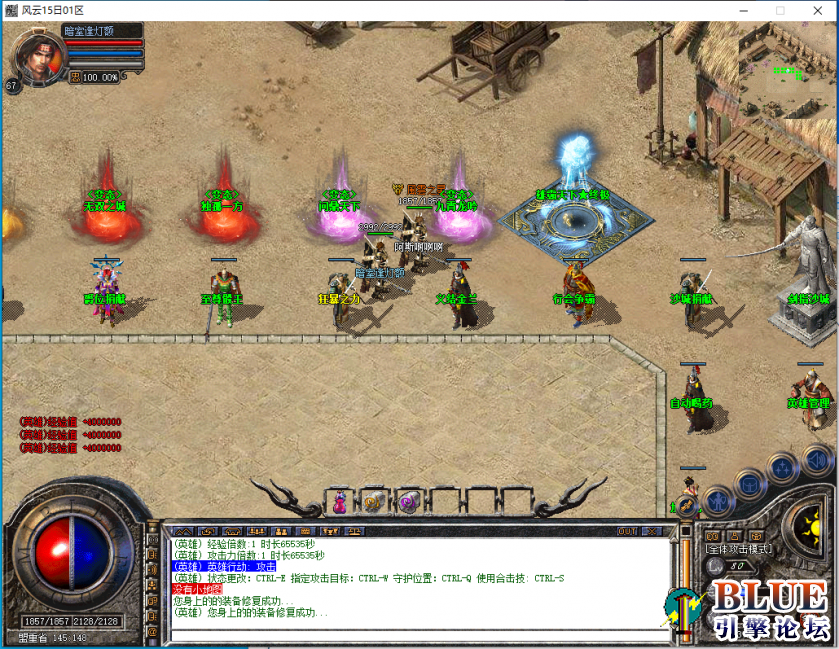Open the skills sparkle round button
The image size is (839, 649).
pos(784,468)
